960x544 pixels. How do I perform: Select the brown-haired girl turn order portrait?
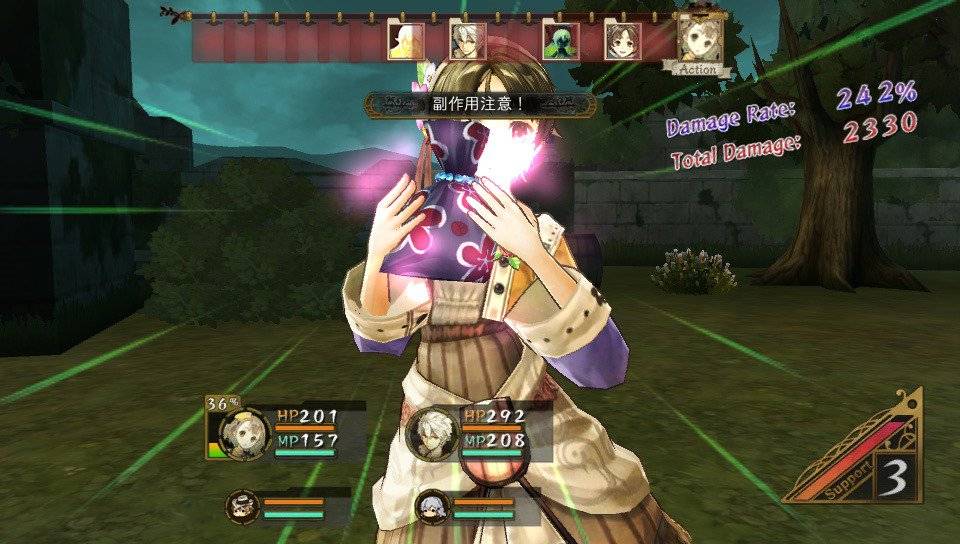(622, 41)
